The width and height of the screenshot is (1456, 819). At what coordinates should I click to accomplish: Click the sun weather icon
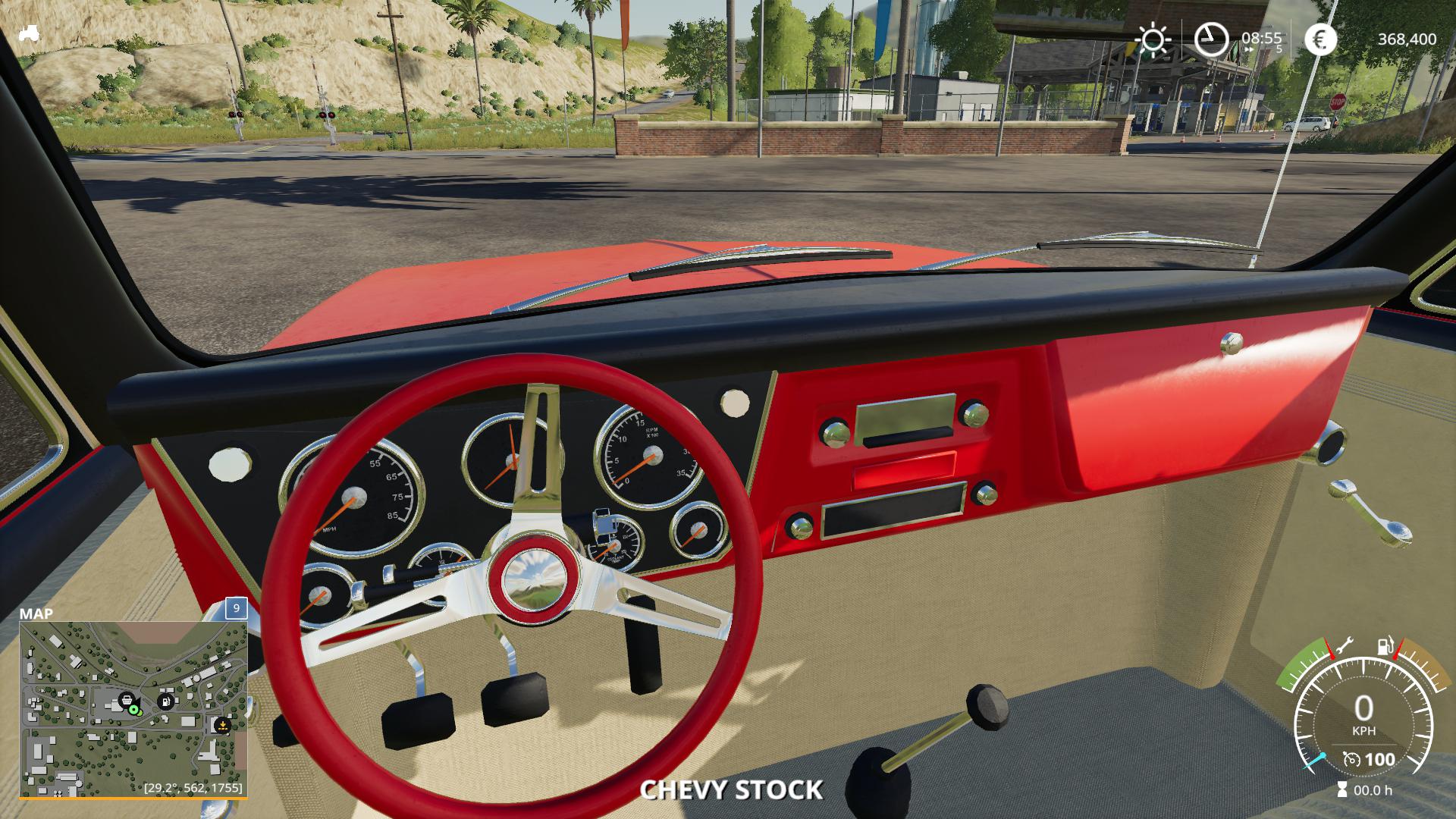click(1153, 39)
